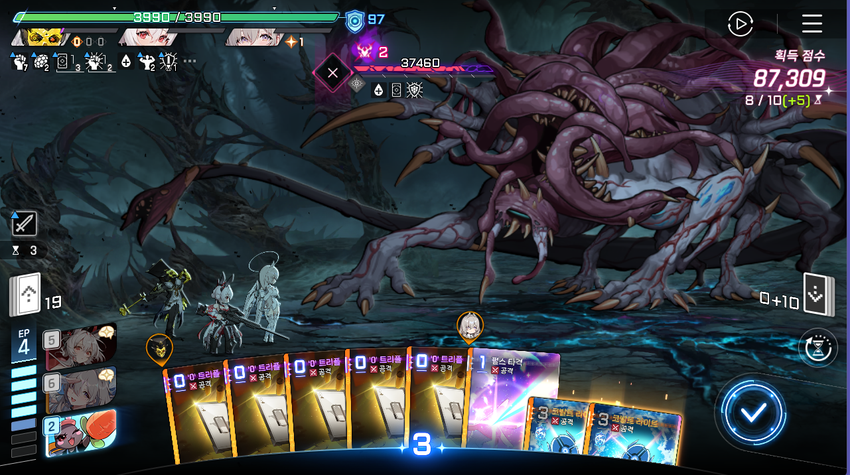
Task: Expand the buff list ellipsis
Action: [x=190, y=62]
